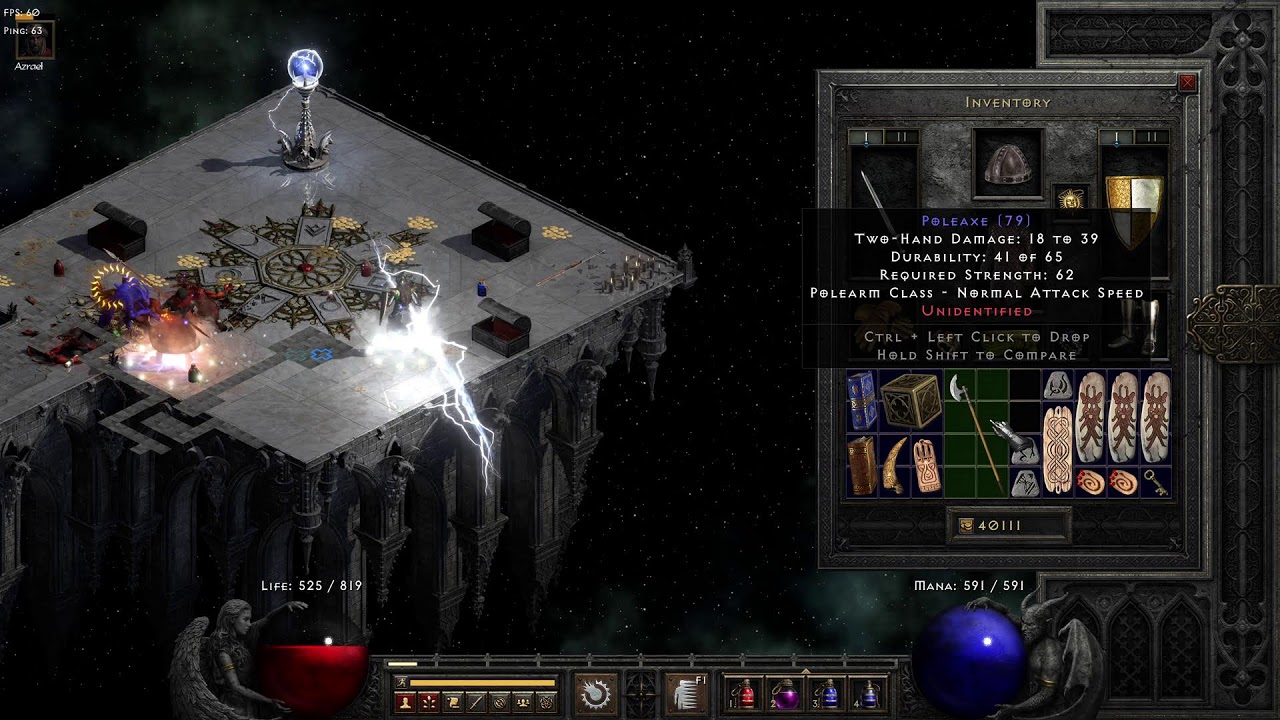Screen dimensions: 1280x720
Task: Click the equipped gold and white shield
Action: [x=1134, y=208]
